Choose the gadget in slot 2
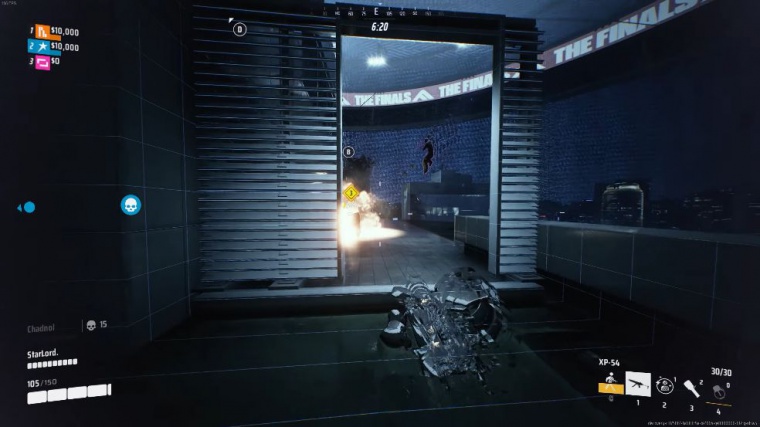Screen dimensions: 760x427 tap(664, 385)
